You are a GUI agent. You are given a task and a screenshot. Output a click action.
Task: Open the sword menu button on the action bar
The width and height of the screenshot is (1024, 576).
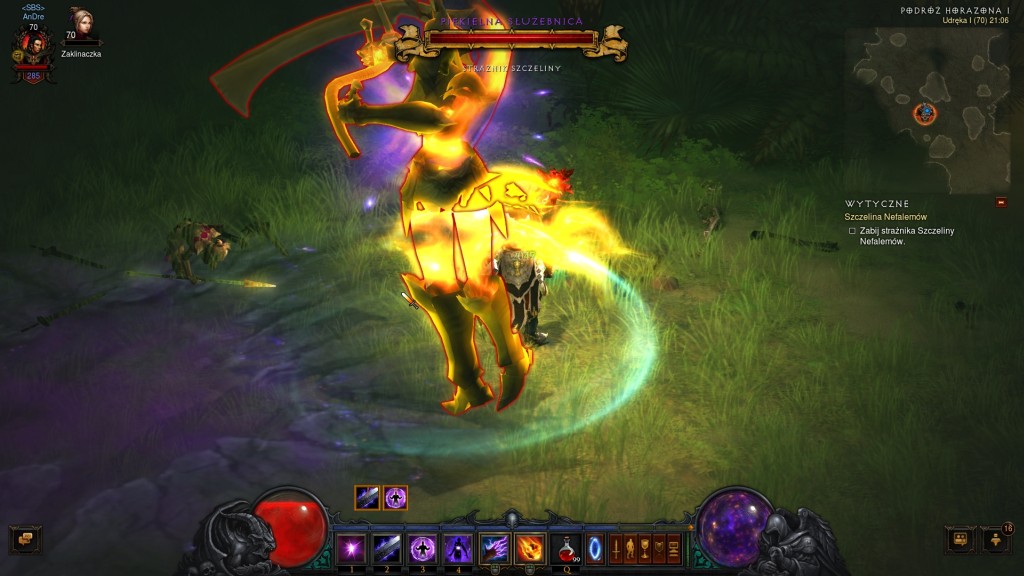pos(617,548)
